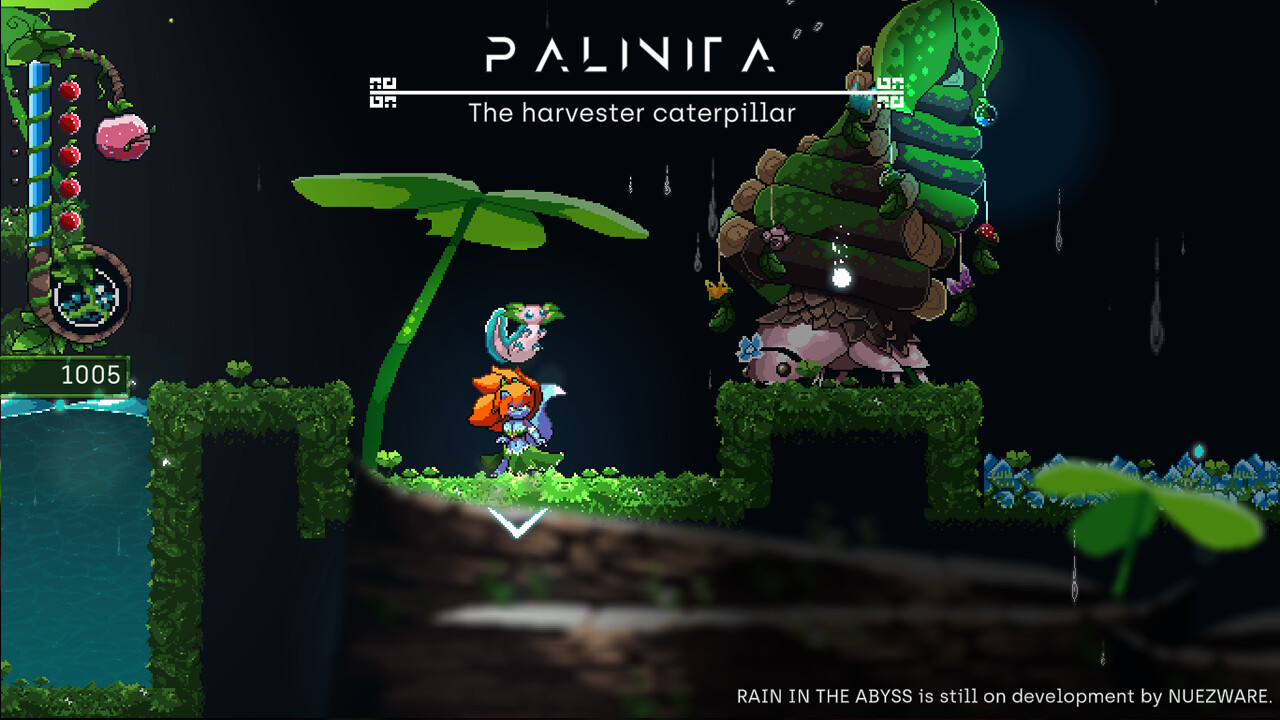Click the score counter showing 1005

pos(90,377)
